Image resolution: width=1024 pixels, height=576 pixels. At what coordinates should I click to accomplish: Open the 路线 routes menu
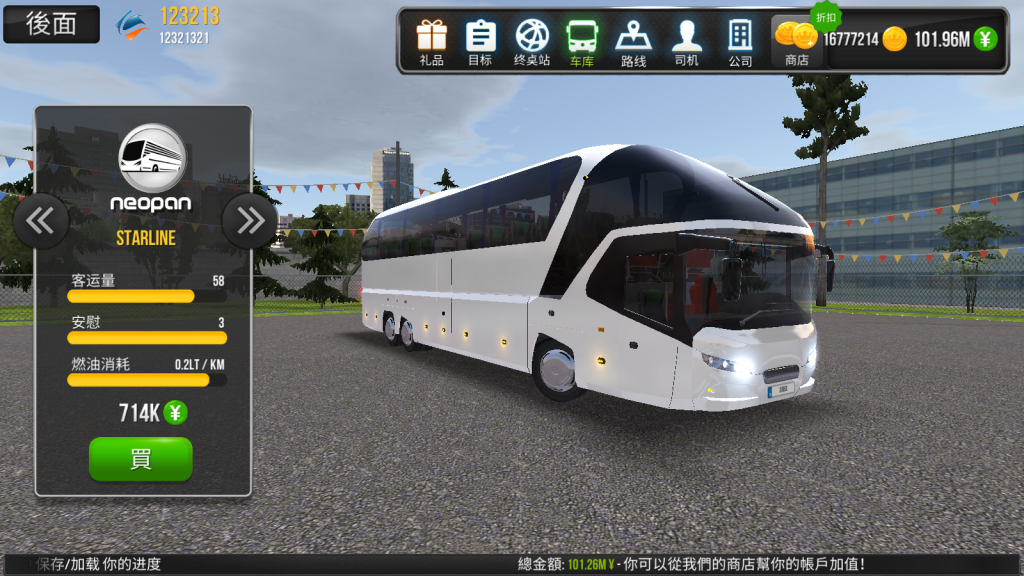633,41
